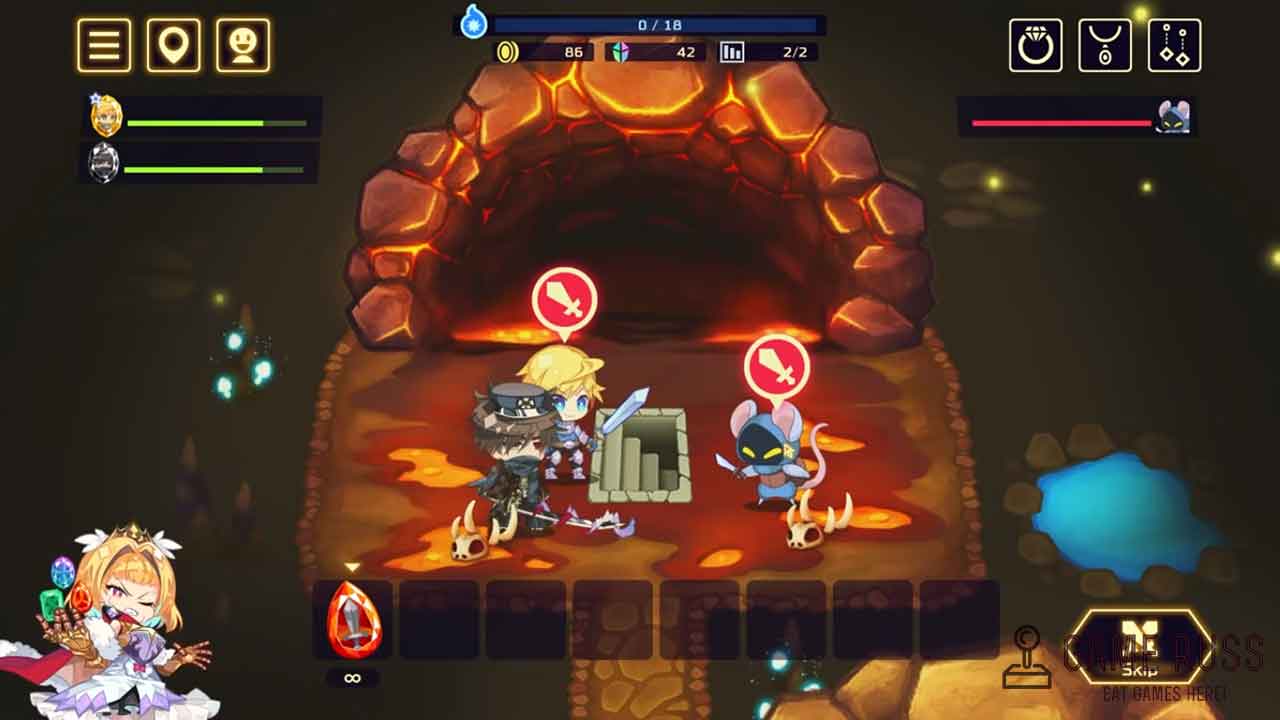Open the character portrait button
1280x720 pixels.
[x=243, y=45]
